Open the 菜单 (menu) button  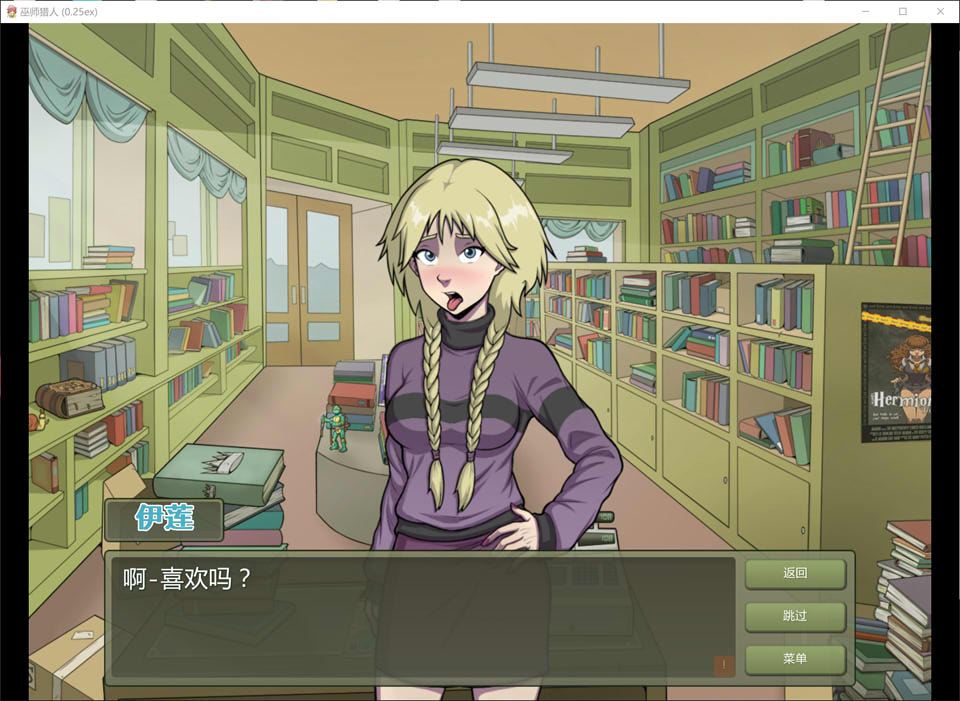pyautogui.click(x=795, y=659)
